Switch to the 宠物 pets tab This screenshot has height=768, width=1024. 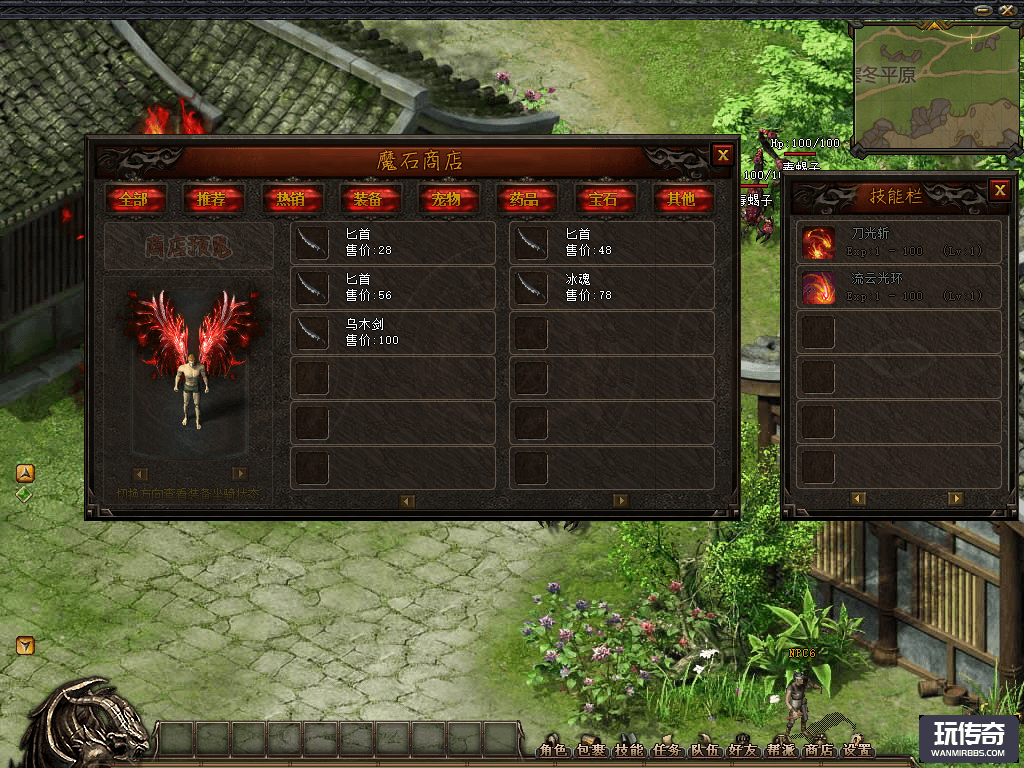coord(447,198)
